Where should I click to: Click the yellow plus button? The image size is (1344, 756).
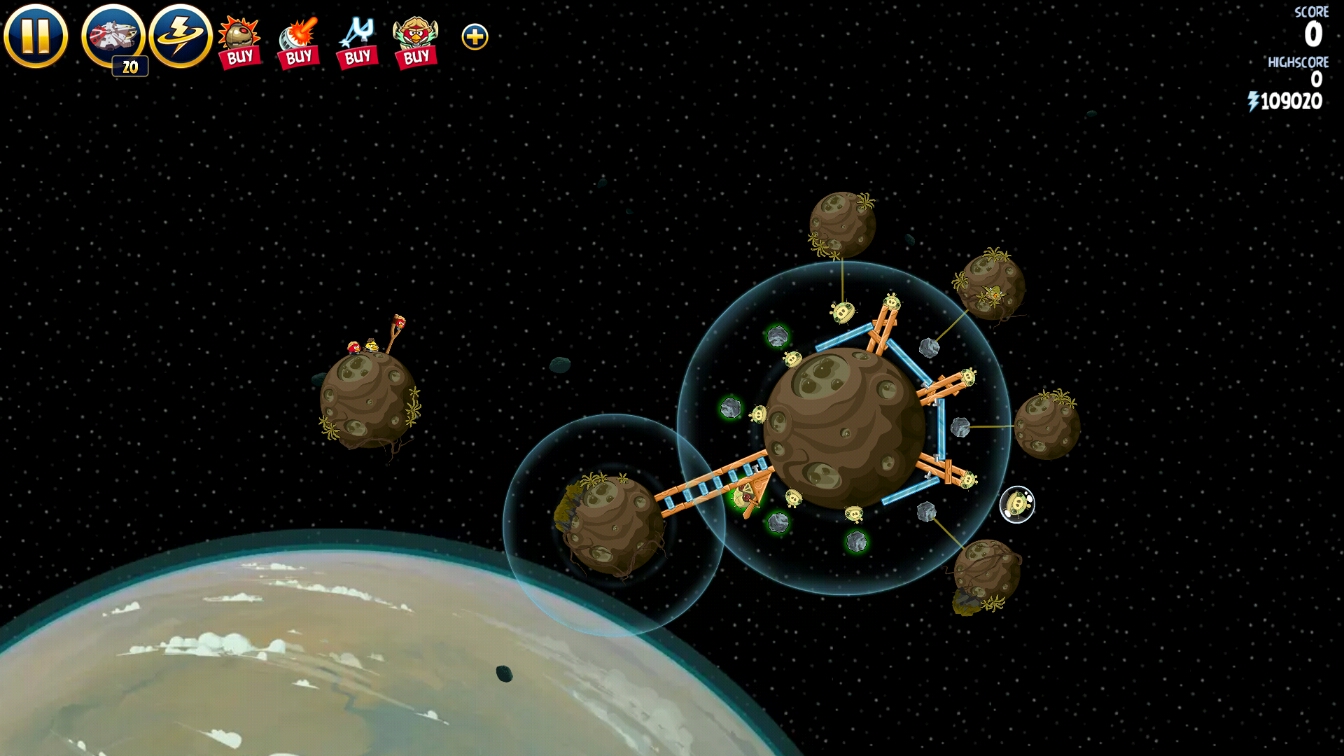(x=475, y=37)
